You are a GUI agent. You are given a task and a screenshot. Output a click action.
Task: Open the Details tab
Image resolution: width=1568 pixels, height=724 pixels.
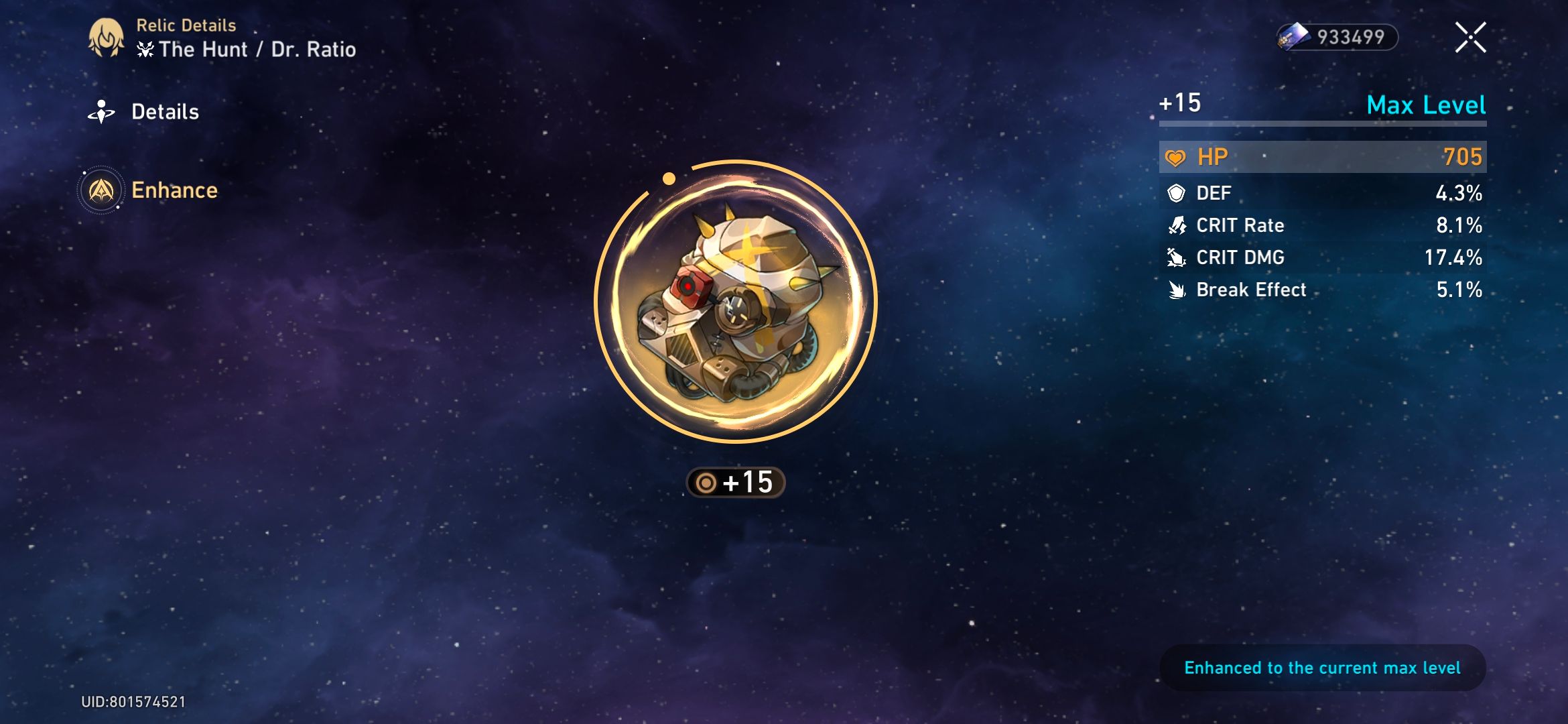[x=165, y=111]
